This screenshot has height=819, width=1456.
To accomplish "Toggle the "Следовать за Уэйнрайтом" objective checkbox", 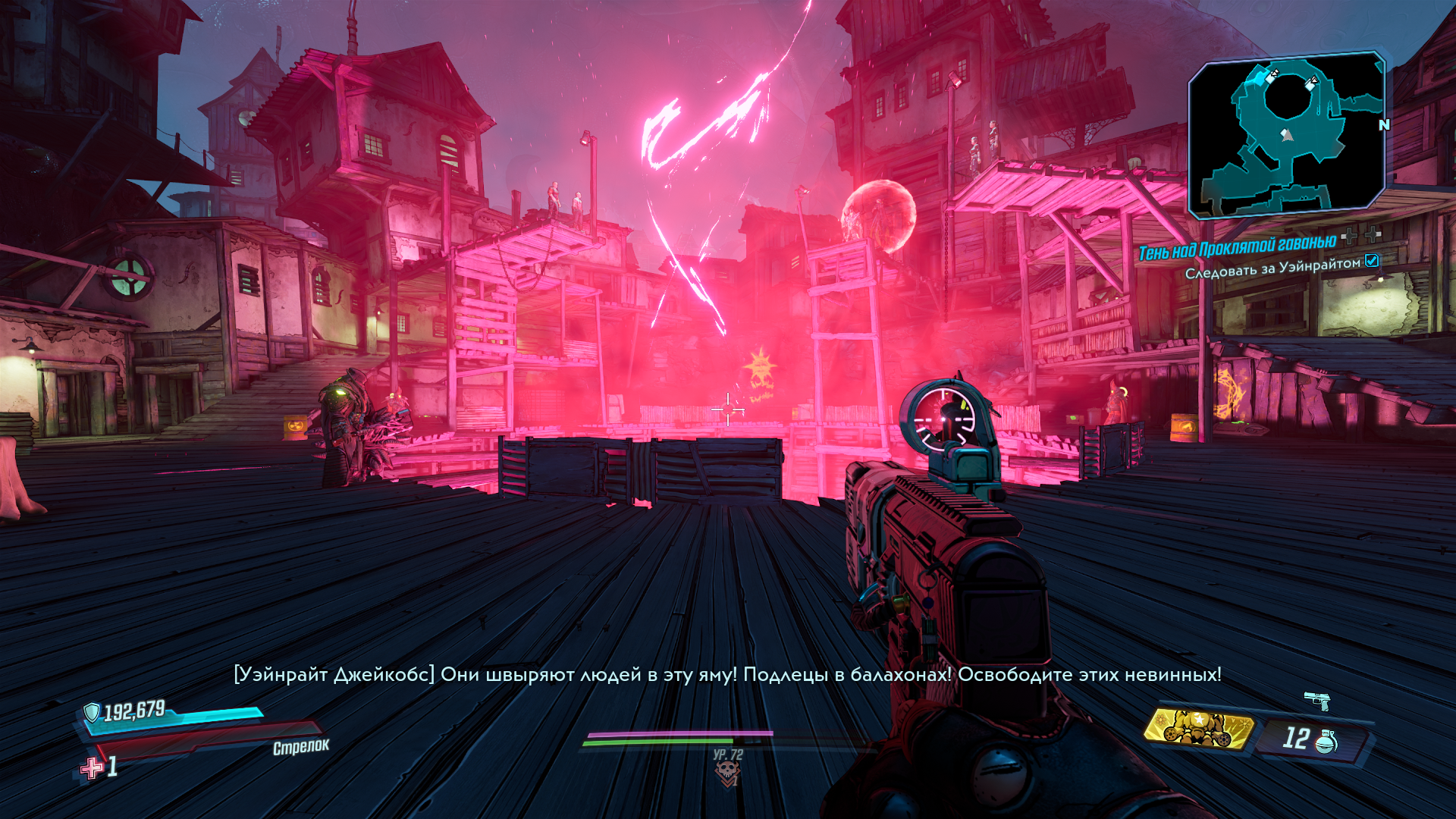I will click(x=1372, y=261).
